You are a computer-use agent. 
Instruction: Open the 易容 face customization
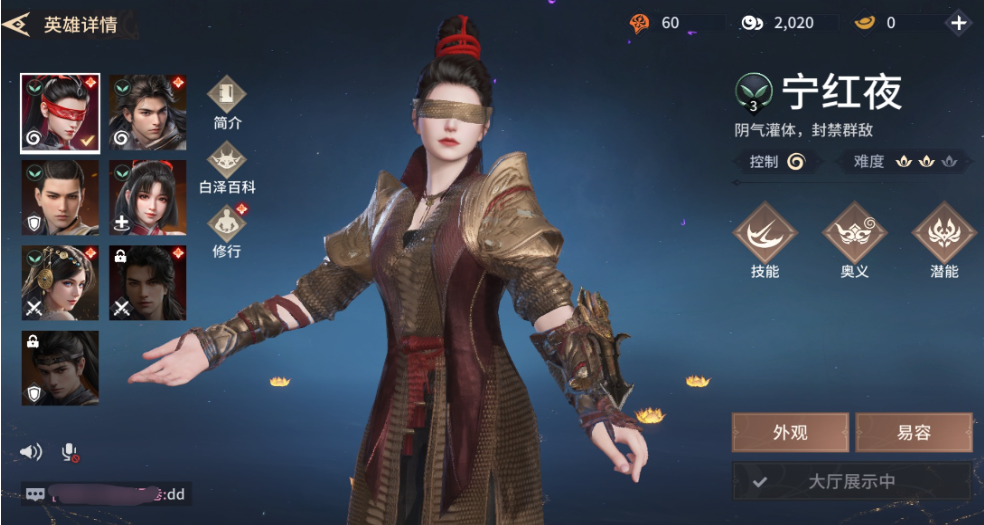tap(913, 433)
